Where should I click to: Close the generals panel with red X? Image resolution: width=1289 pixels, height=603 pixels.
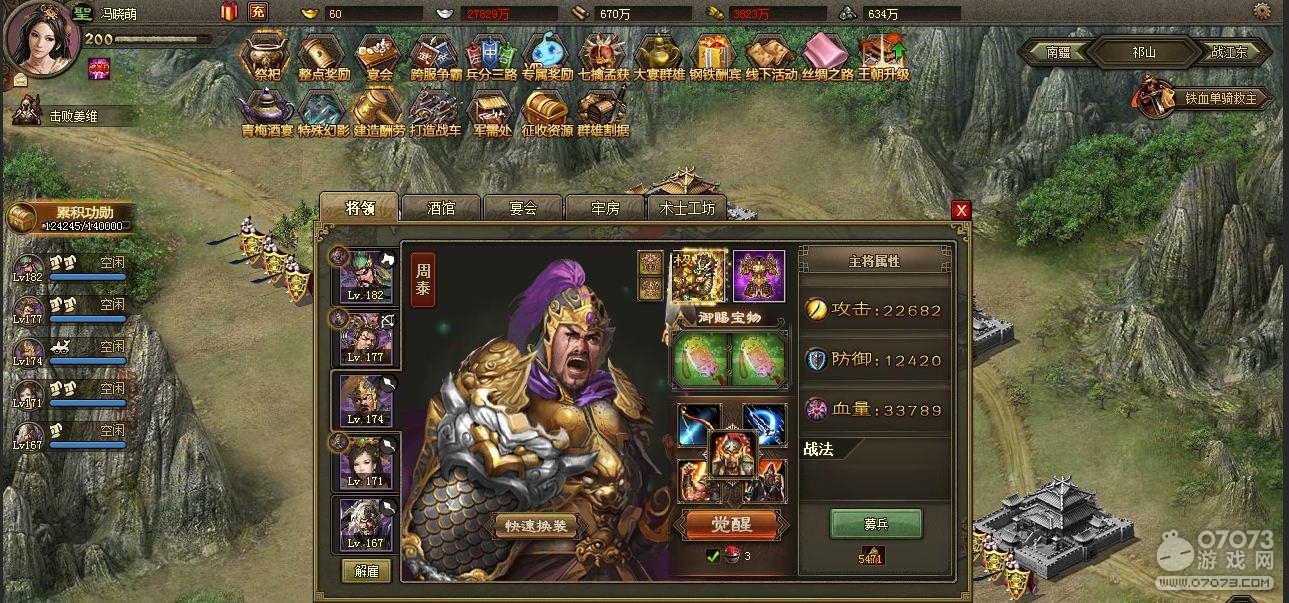point(961,210)
